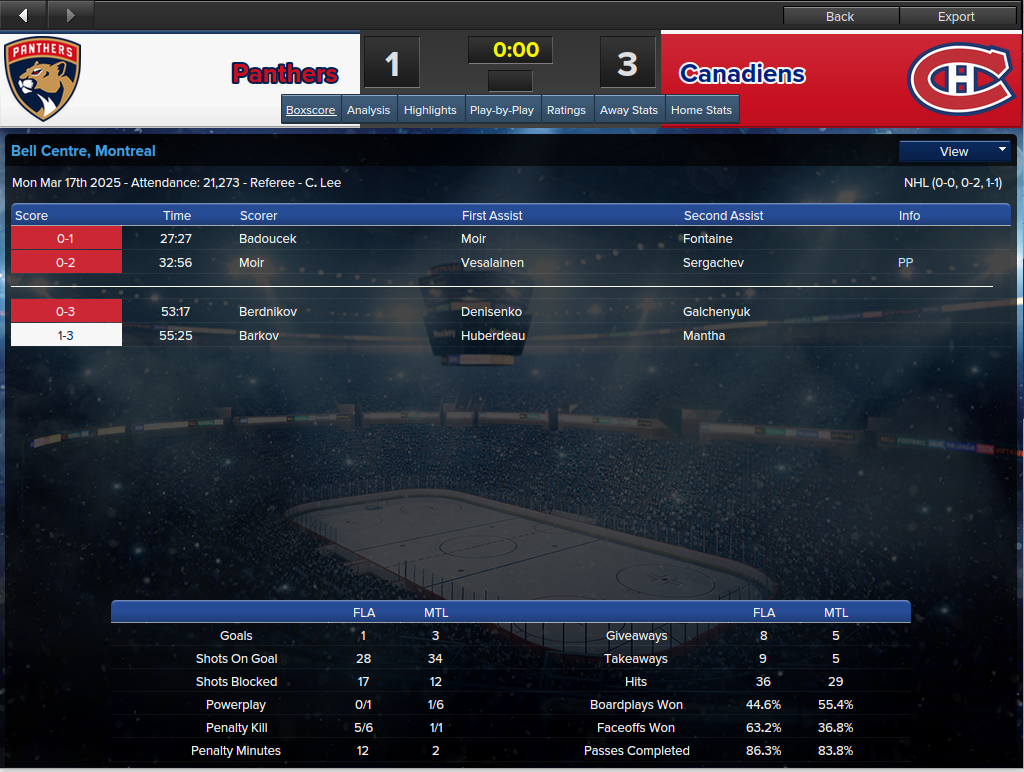Open the Play-by-Play tab
The width and height of the screenshot is (1024, 772).
pos(502,110)
